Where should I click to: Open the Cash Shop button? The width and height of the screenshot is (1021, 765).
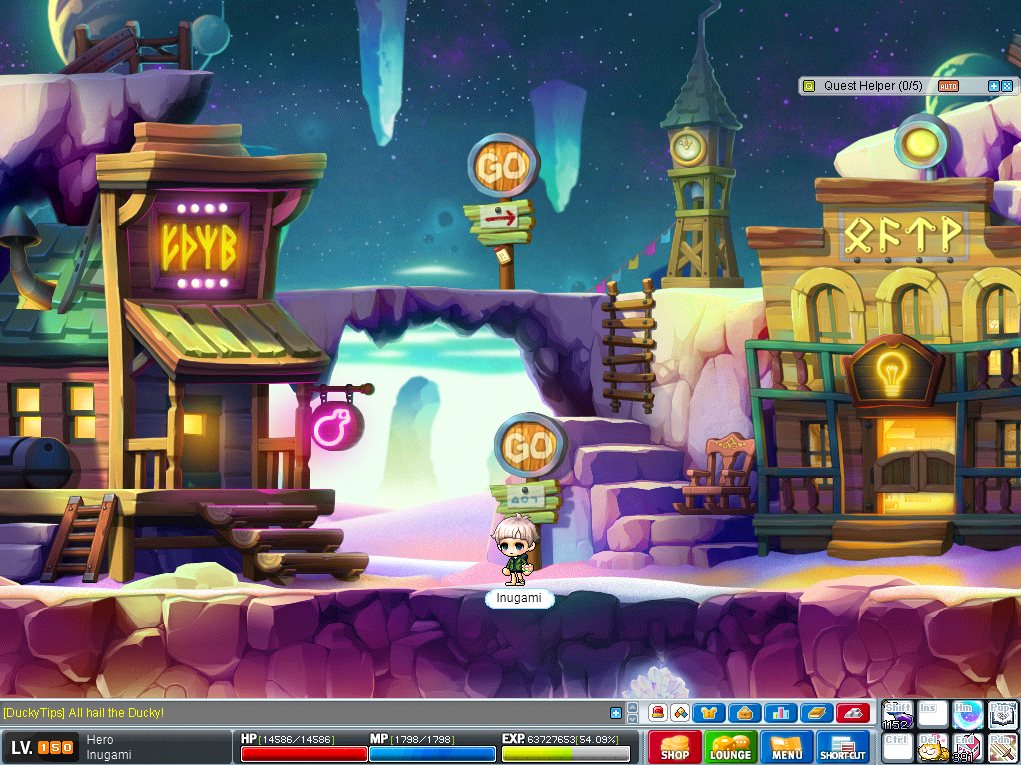[x=674, y=747]
